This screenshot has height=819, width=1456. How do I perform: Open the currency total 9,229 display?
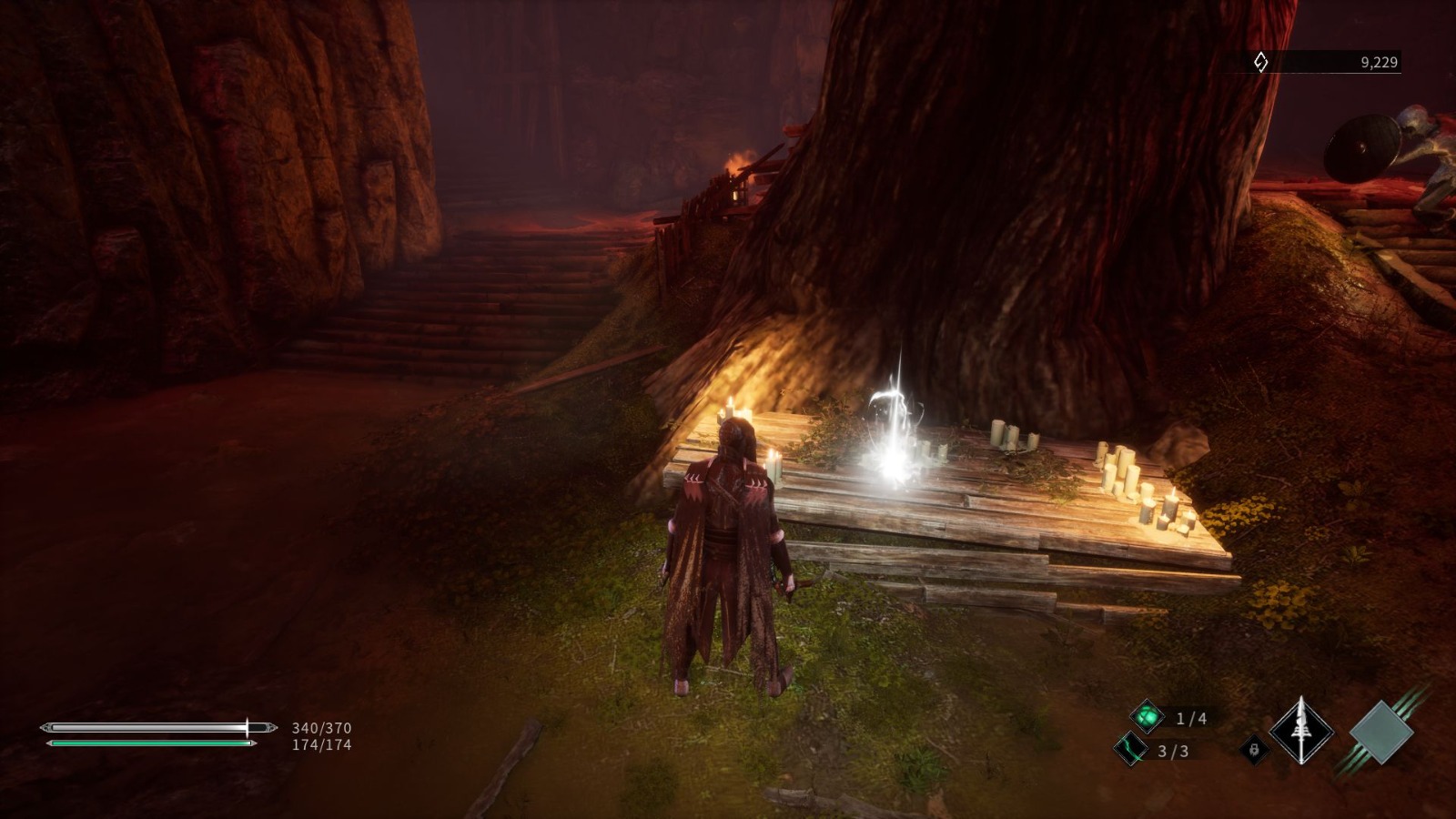[x=1376, y=60]
